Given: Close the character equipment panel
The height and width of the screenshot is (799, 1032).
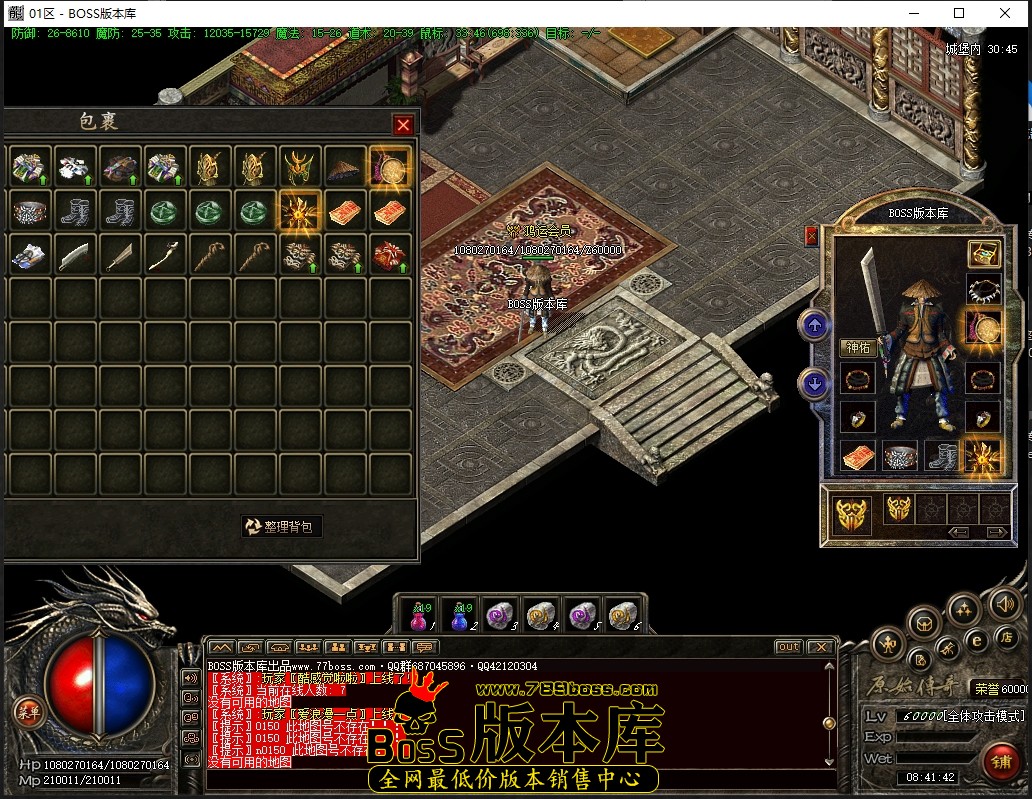Looking at the screenshot, I should pyautogui.click(x=811, y=236).
